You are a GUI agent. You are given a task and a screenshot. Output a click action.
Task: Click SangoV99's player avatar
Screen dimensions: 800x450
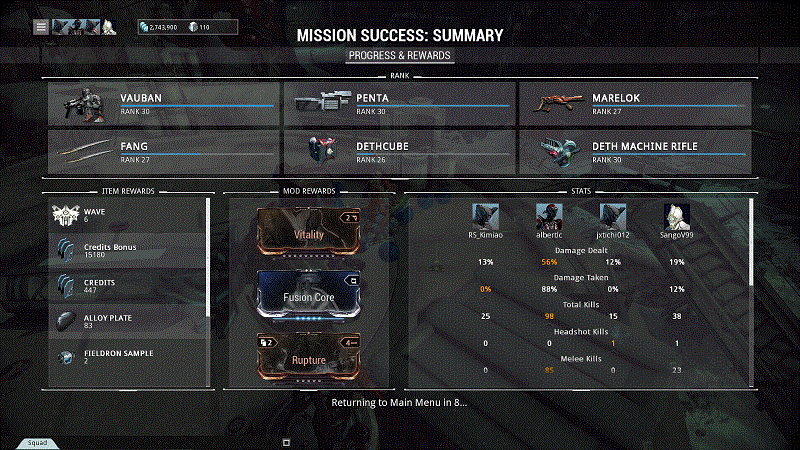(677, 217)
